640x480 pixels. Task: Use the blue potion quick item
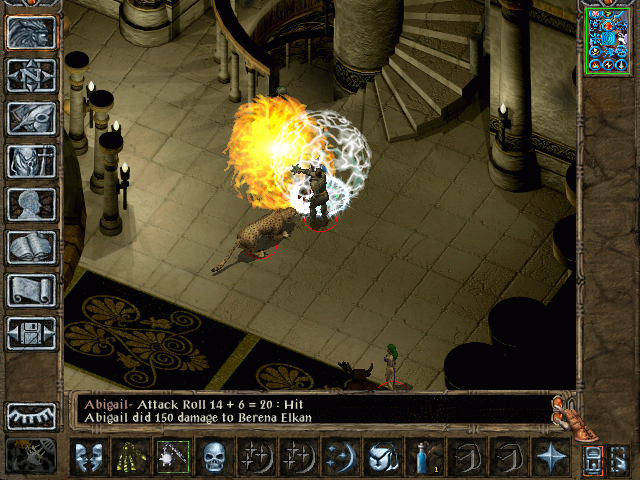coord(424,457)
